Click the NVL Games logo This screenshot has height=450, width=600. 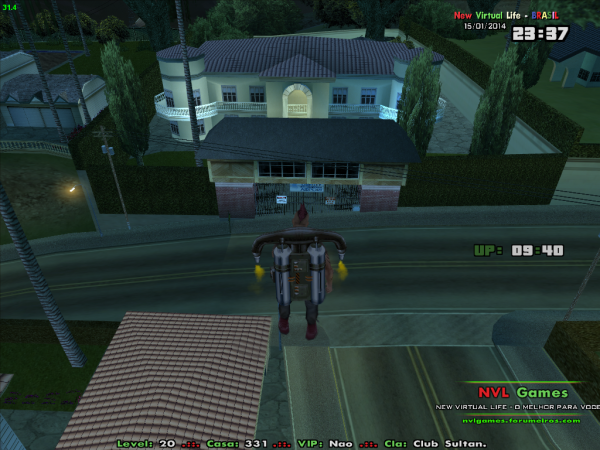click(x=522, y=393)
